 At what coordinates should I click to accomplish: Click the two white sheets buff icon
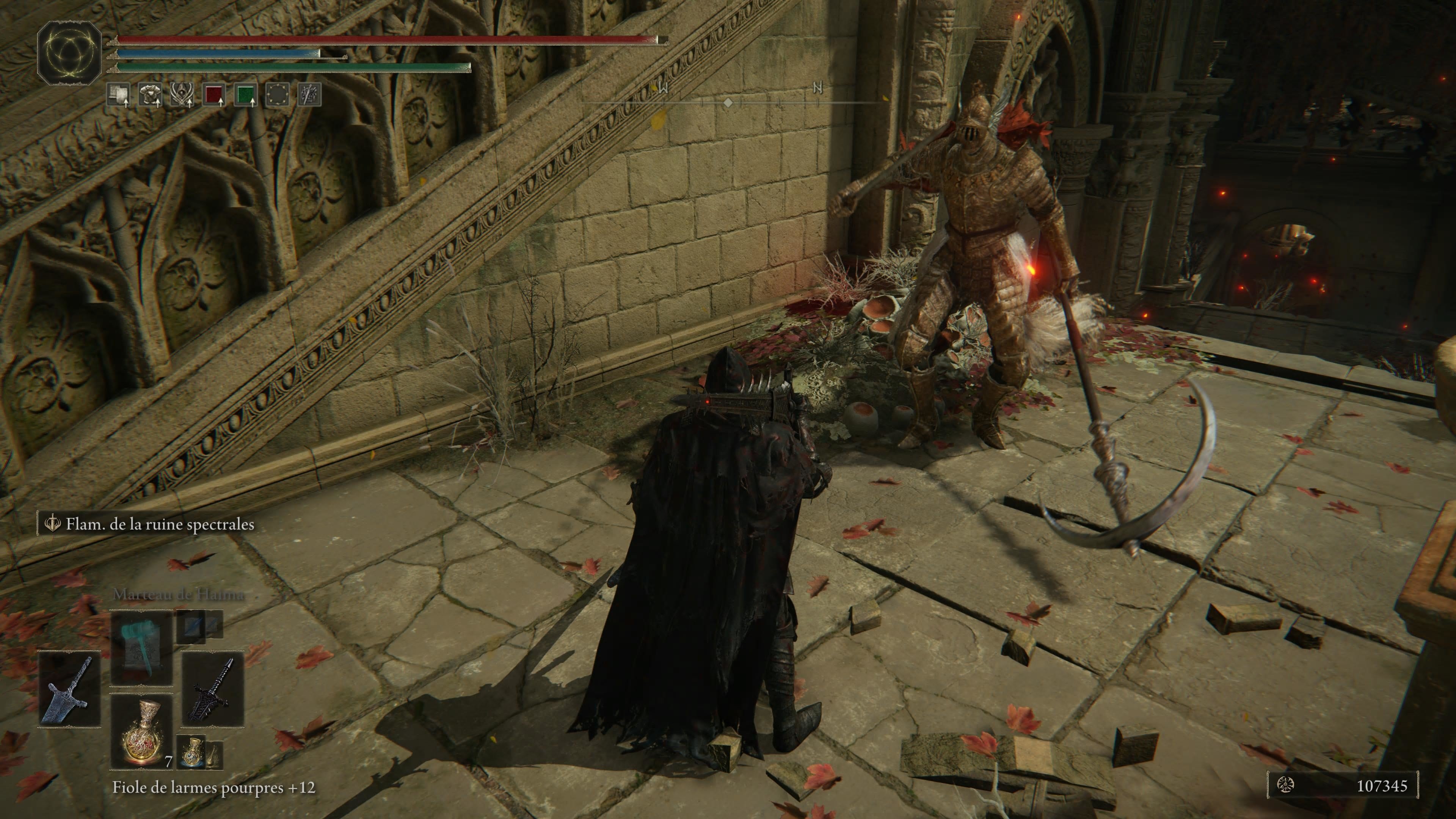tap(118, 95)
